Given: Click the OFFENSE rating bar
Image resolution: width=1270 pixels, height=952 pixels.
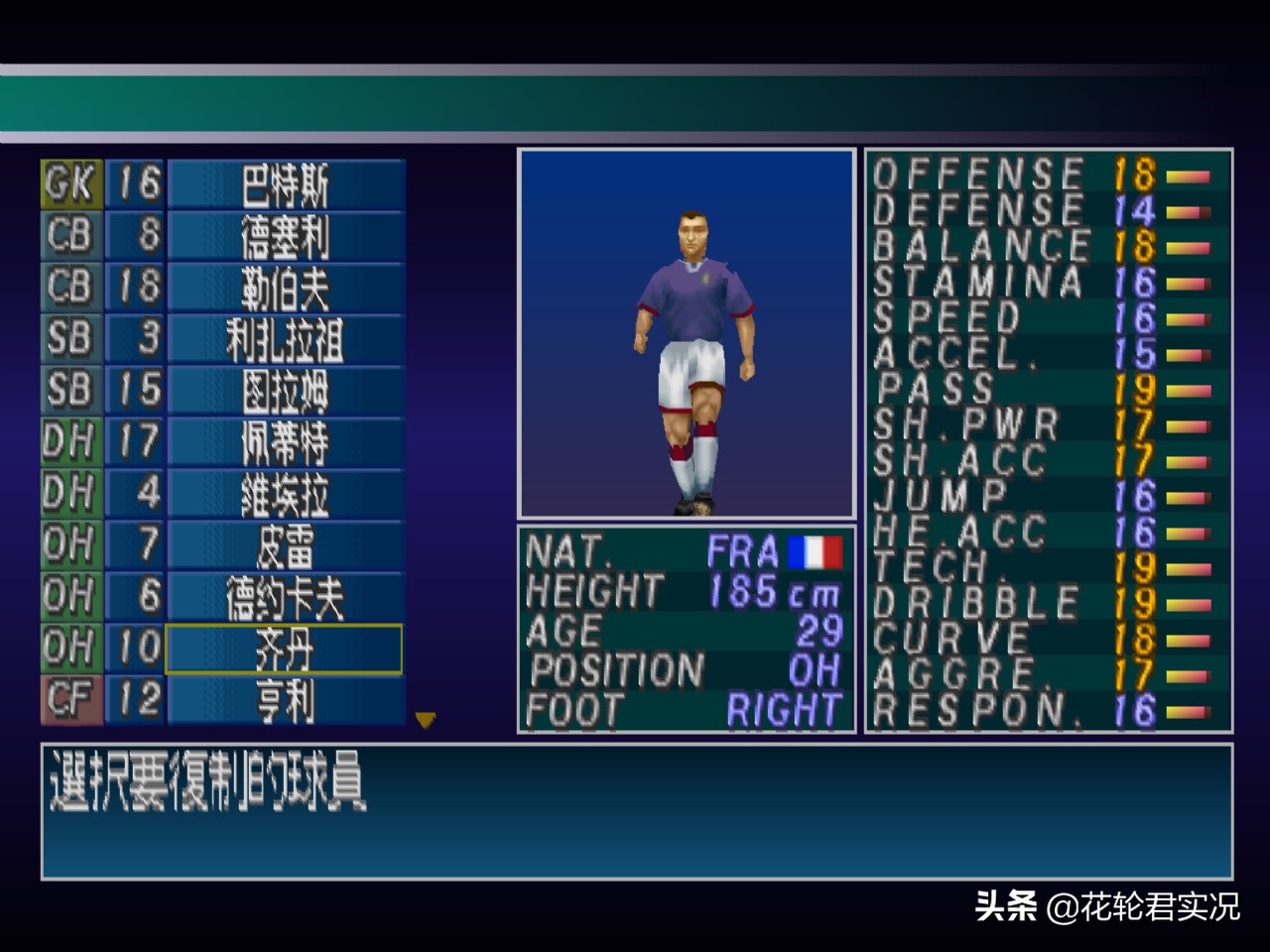Looking at the screenshot, I should [x=1183, y=177].
